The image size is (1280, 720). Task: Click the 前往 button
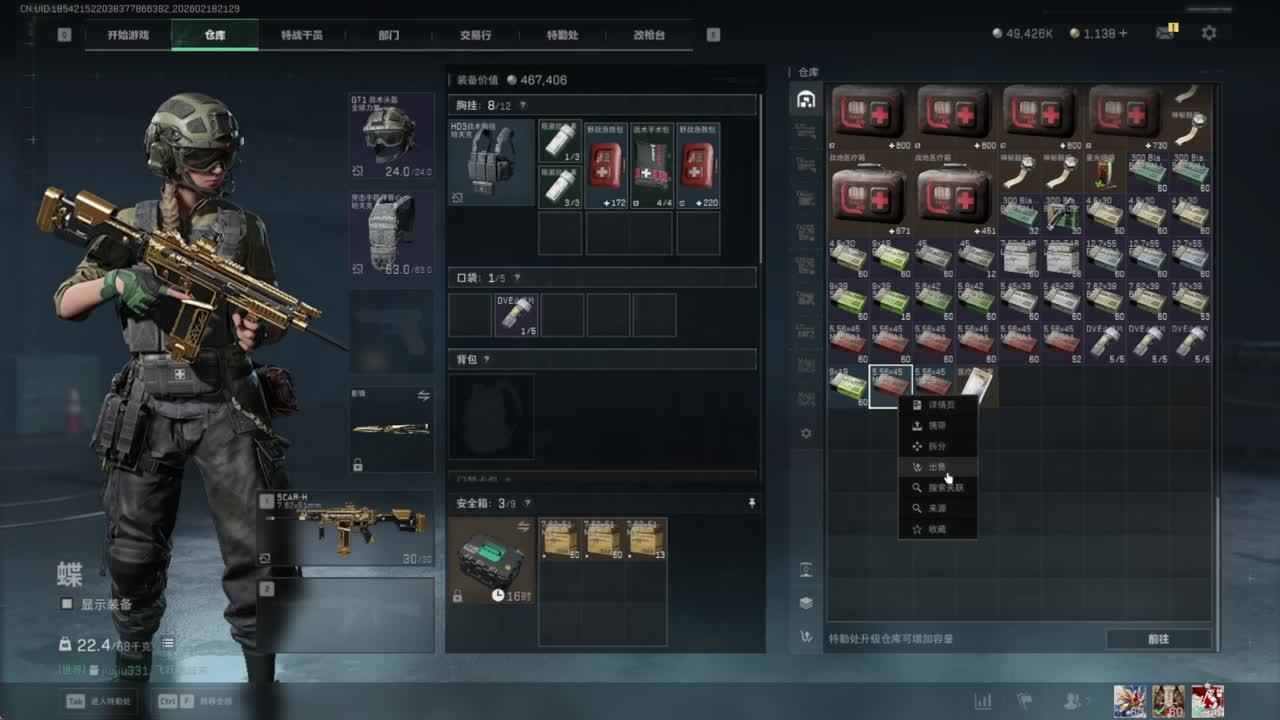pos(1158,639)
